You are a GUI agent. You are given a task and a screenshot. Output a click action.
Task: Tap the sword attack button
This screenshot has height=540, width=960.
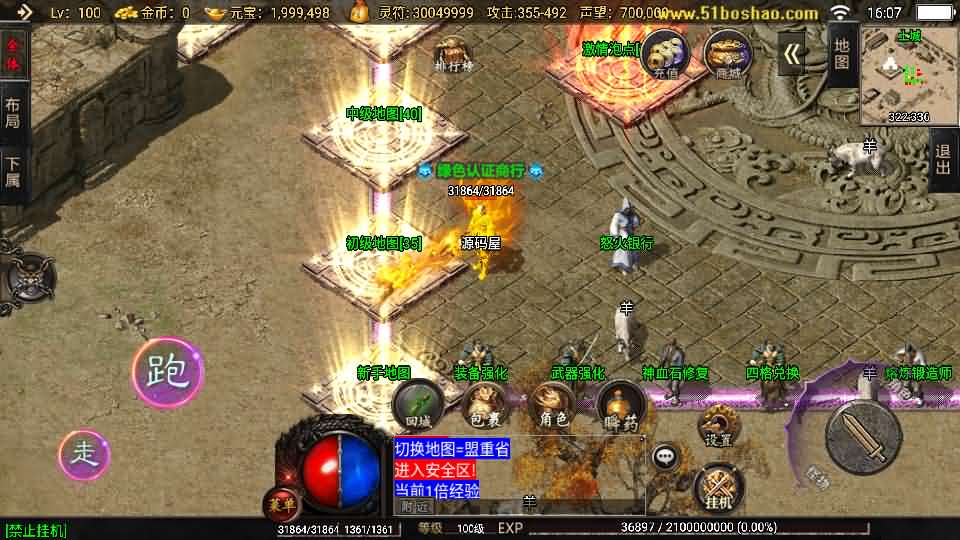tap(863, 431)
